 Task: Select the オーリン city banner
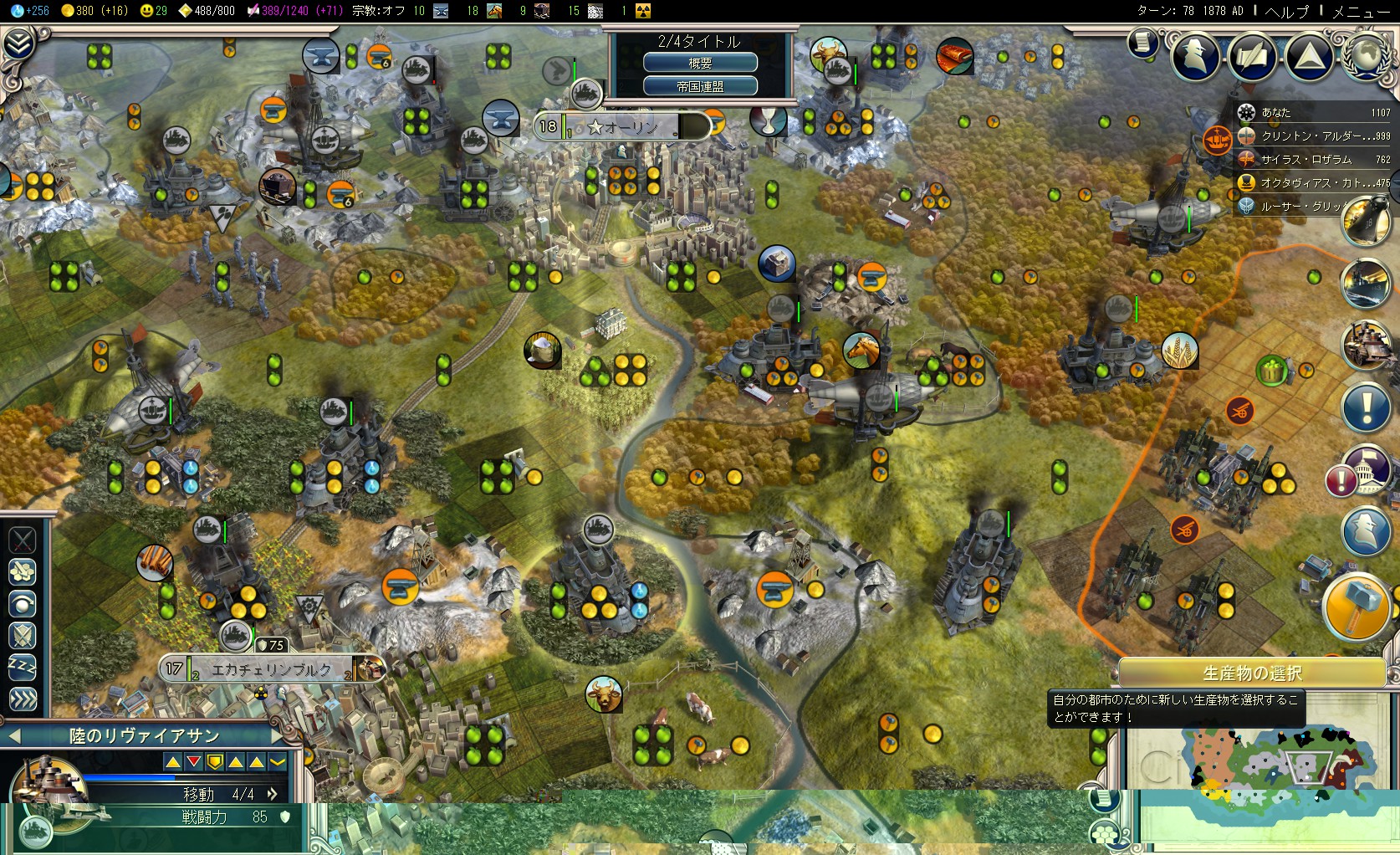click(x=622, y=127)
